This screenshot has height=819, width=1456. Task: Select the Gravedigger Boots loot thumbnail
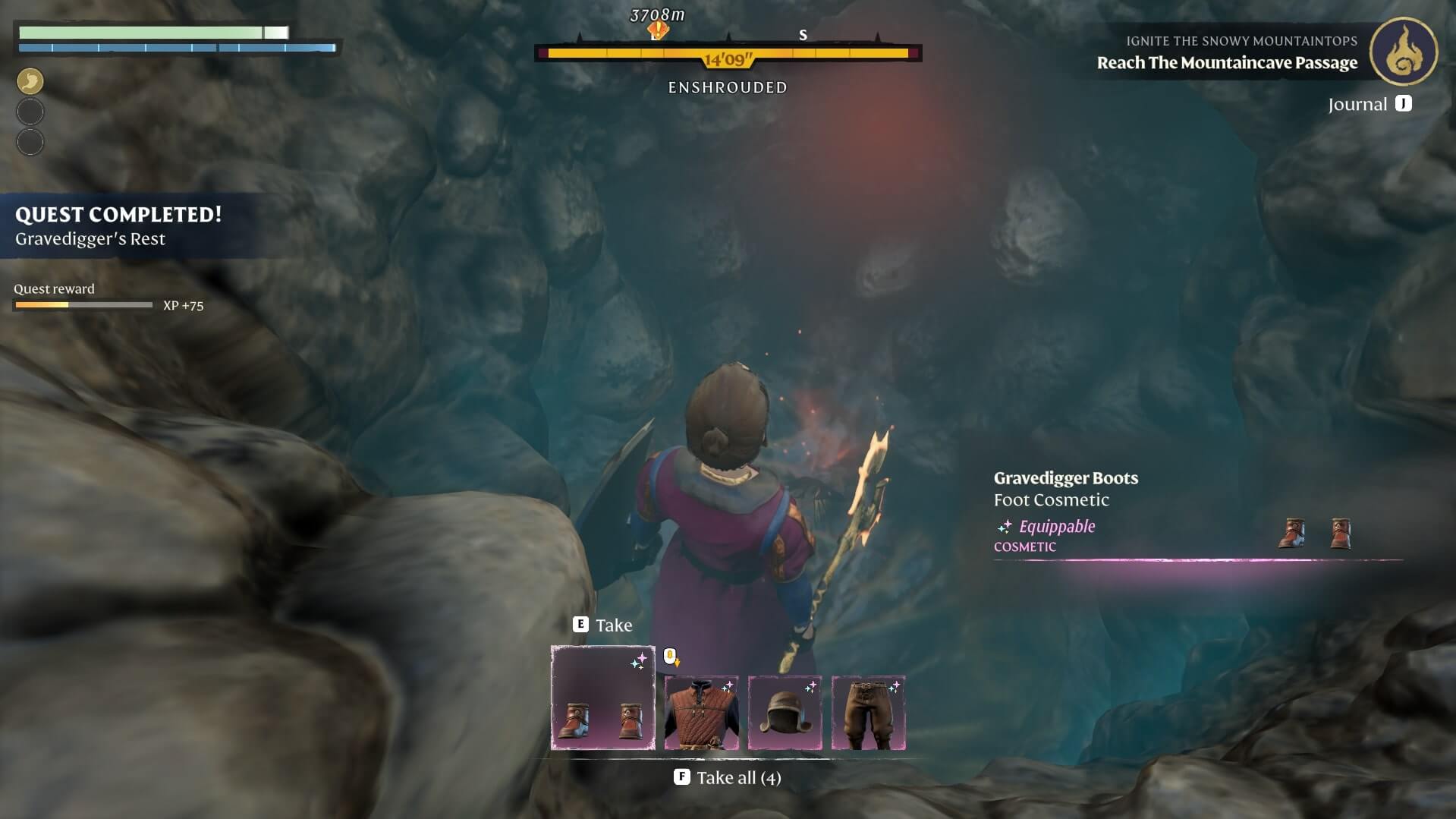coord(602,698)
